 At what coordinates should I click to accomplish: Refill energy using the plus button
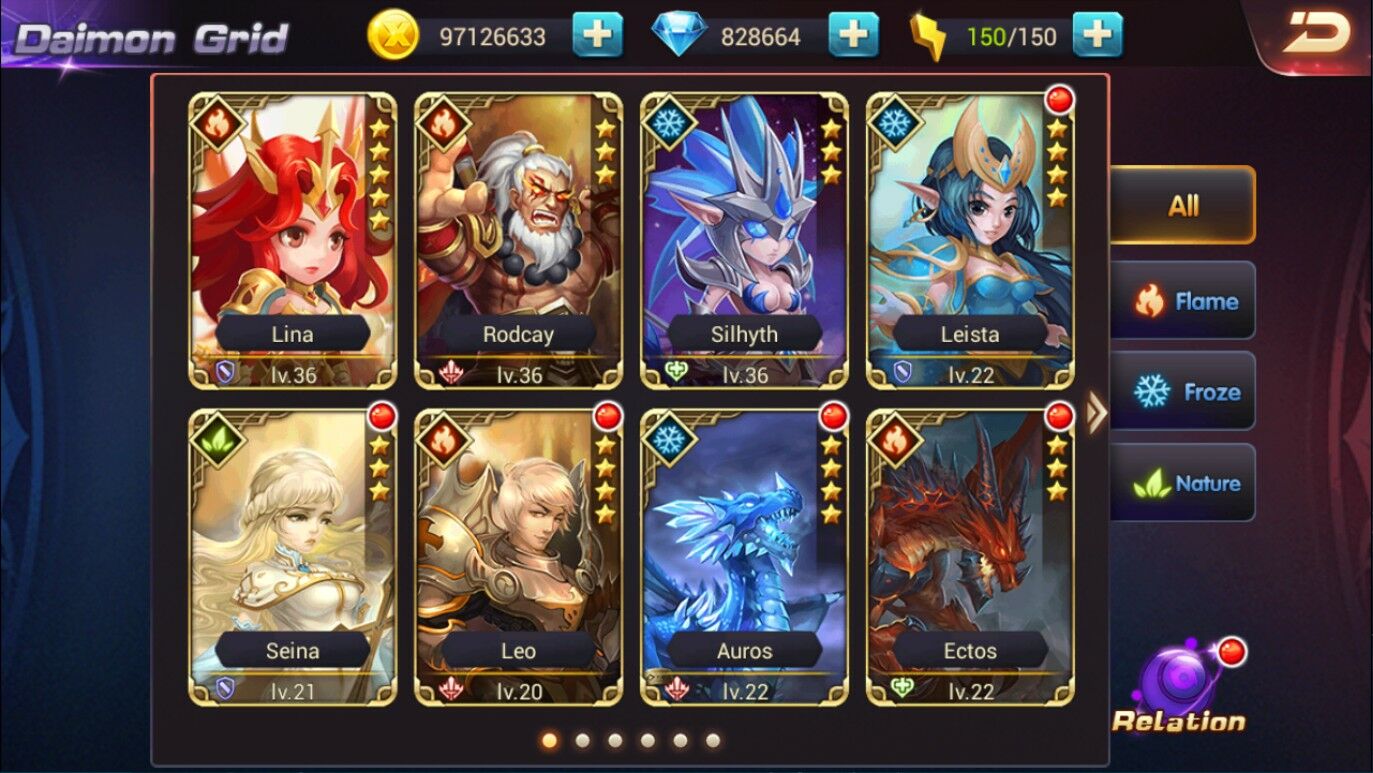tap(1097, 37)
